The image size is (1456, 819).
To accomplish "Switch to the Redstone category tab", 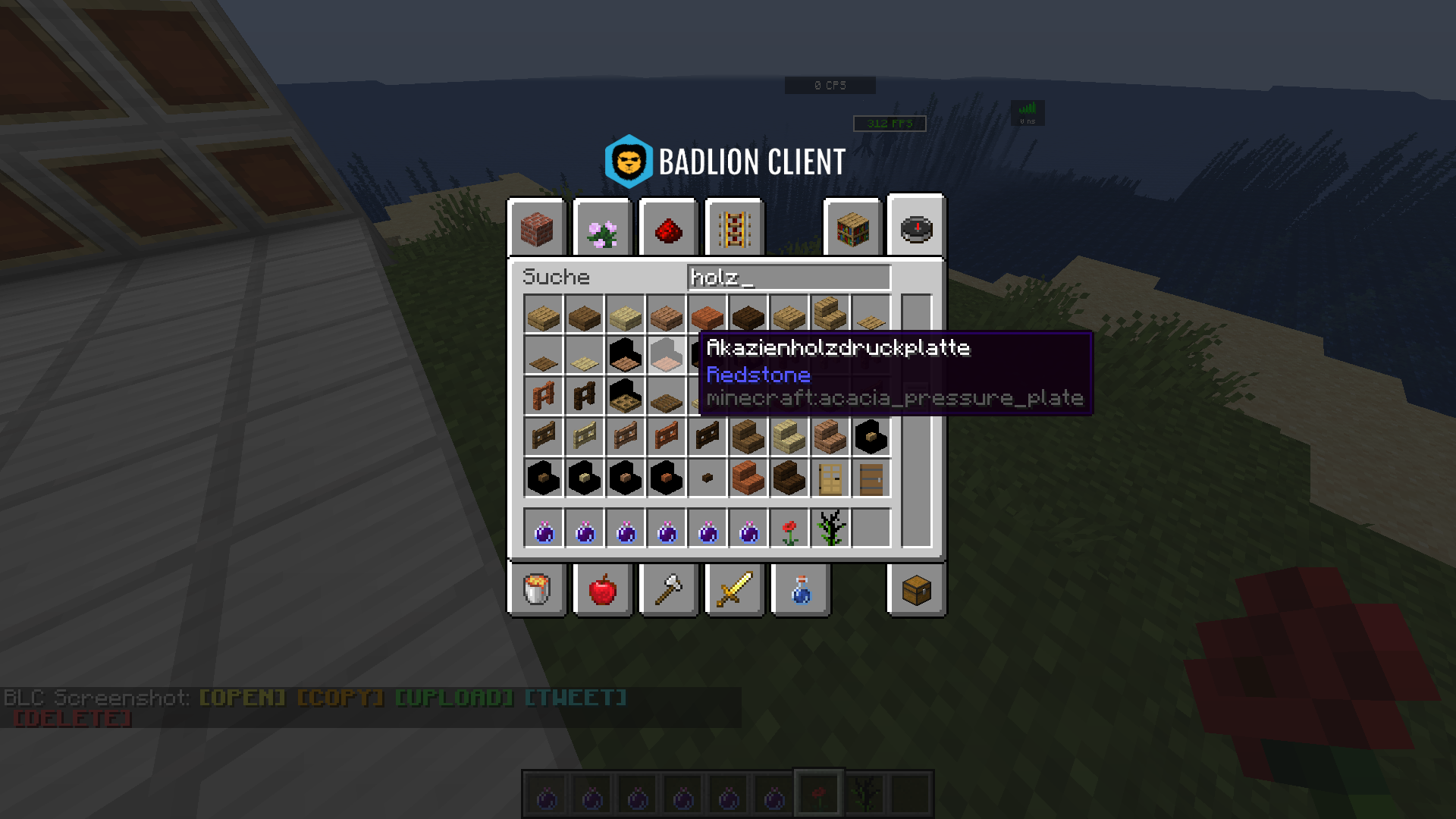I will click(x=667, y=227).
